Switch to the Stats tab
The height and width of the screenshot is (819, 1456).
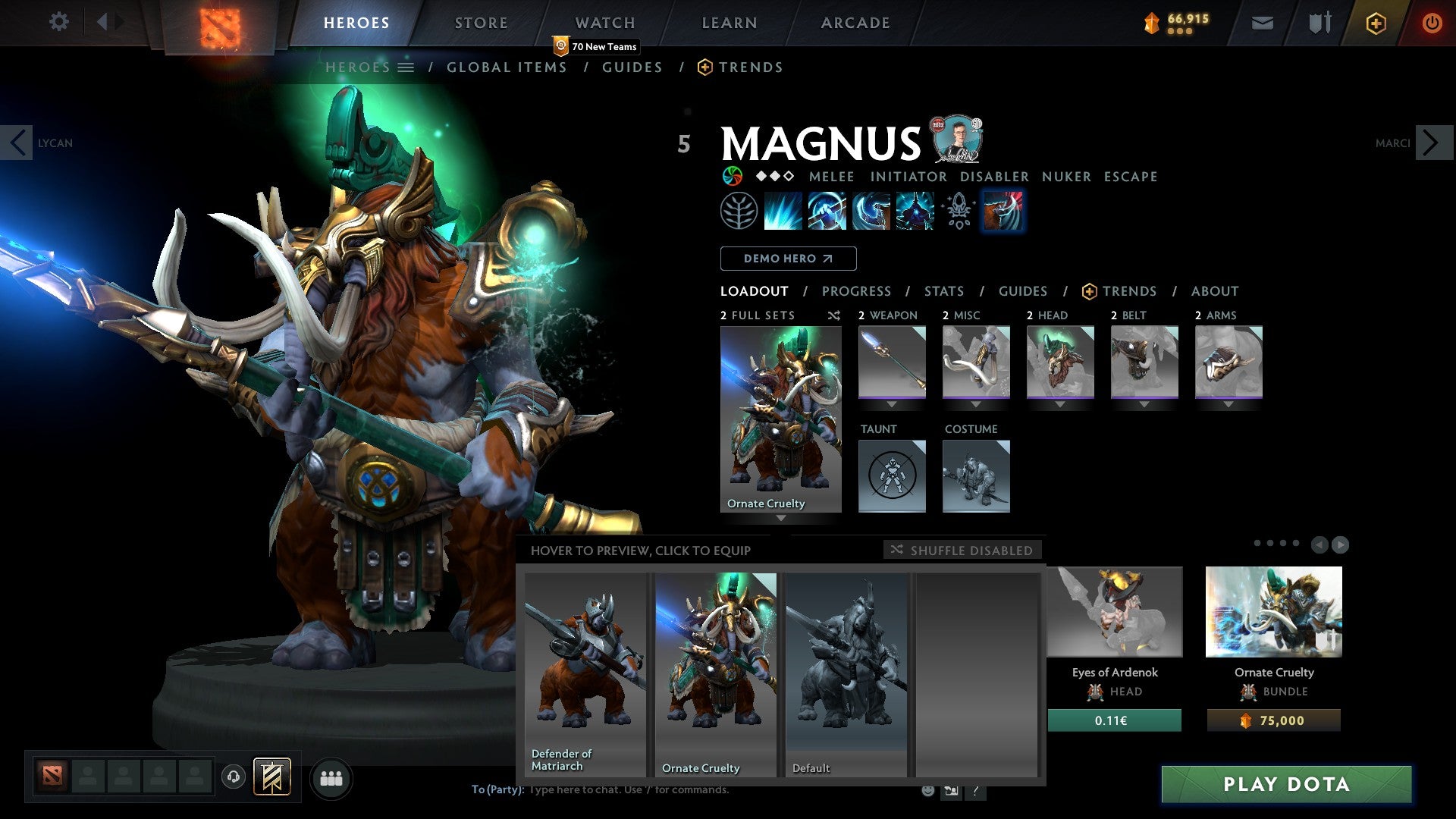pyautogui.click(x=943, y=291)
